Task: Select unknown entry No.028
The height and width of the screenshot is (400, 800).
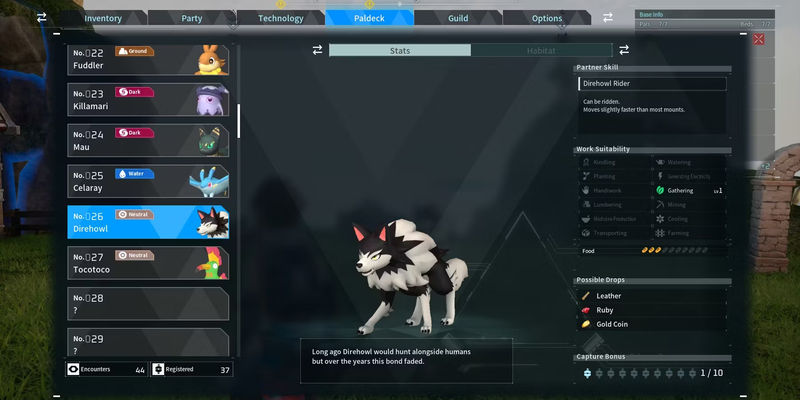Action: click(148, 303)
